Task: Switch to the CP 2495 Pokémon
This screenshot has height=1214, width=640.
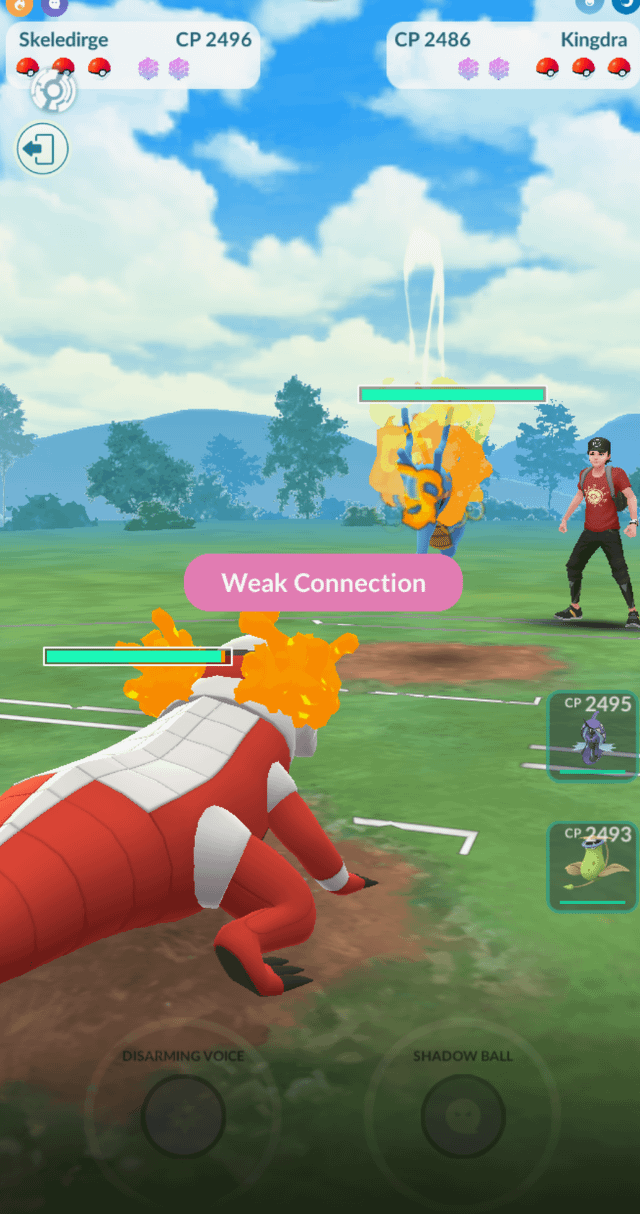Action: (593, 736)
